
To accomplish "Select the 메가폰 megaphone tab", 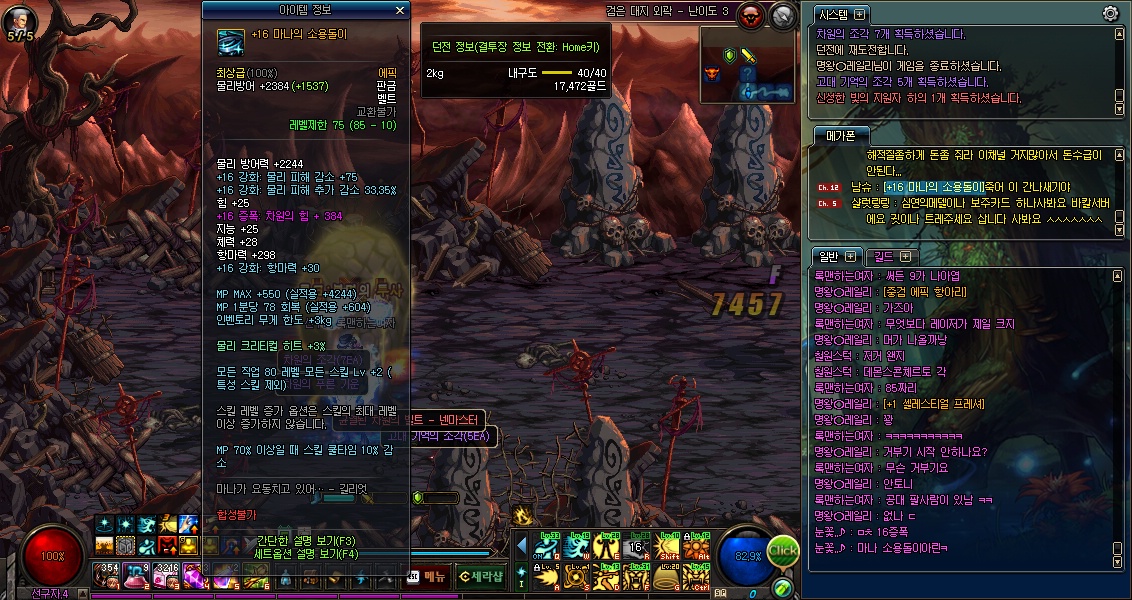I will (x=836, y=135).
